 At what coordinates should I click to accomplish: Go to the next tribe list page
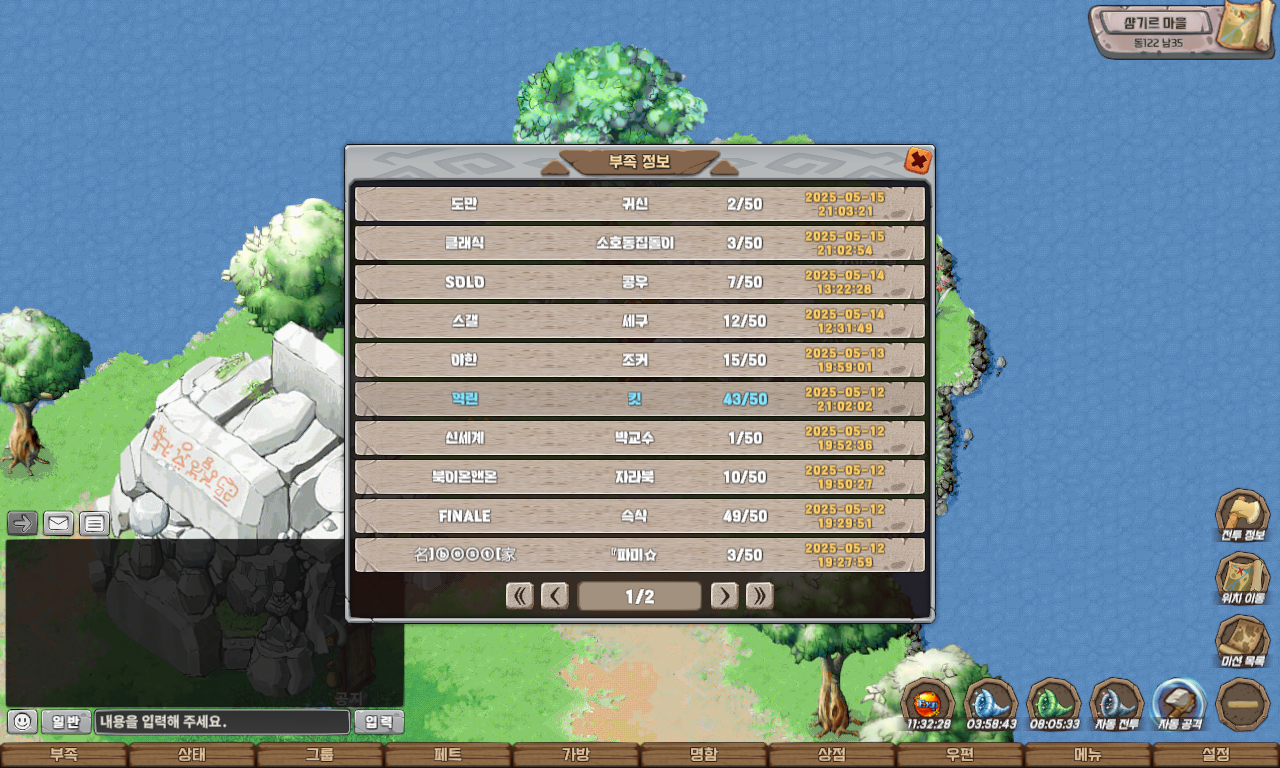point(724,596)
